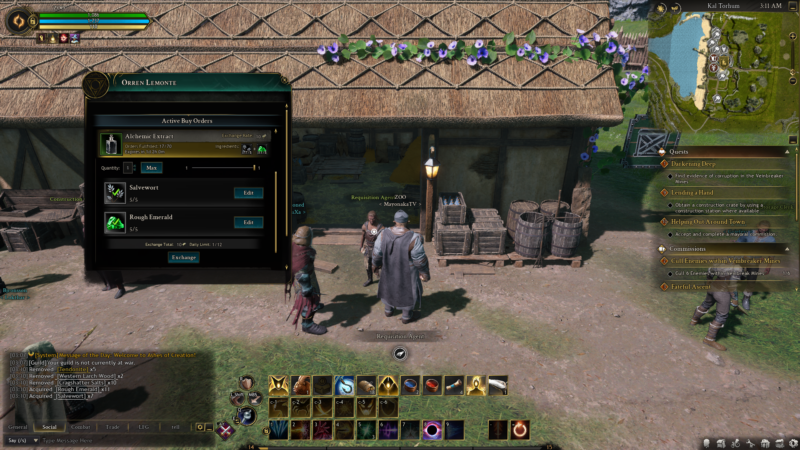Image resolution: width=800 pixels, height=450 pixels.
Task: Set quantity to Max
Action: (150, 168)
